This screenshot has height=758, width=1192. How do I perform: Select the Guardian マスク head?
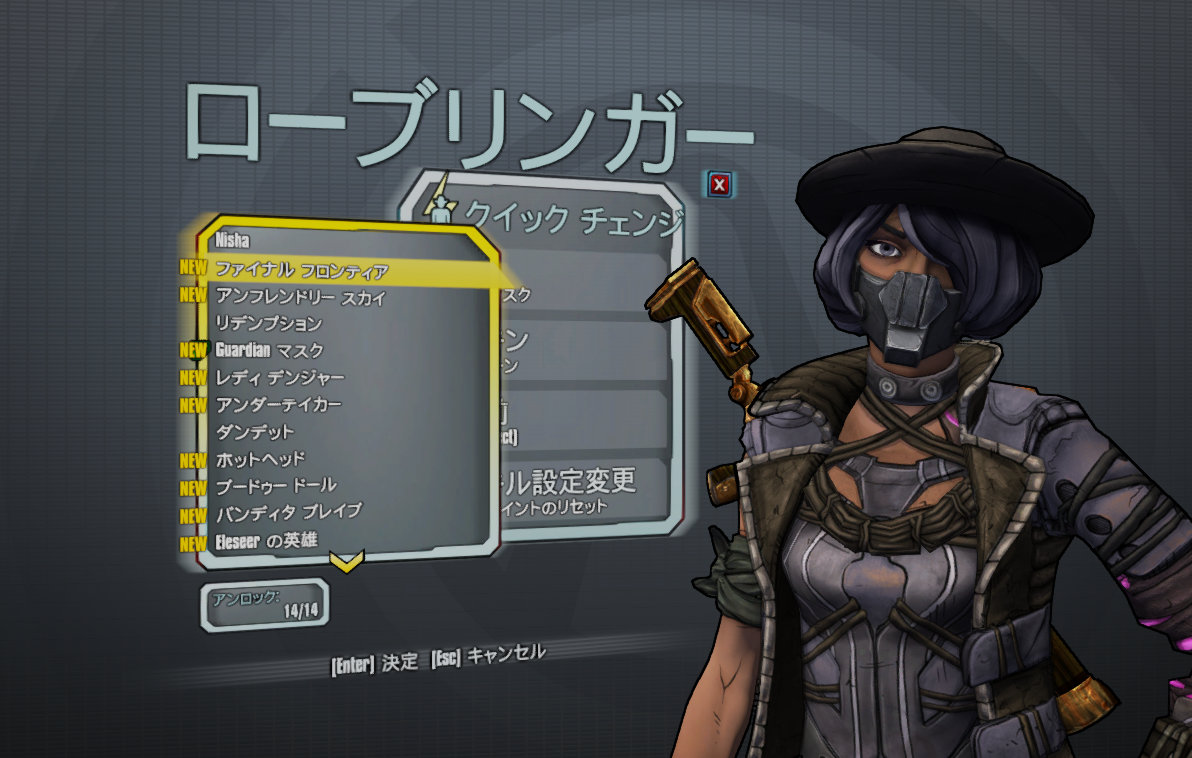(269, 350)
